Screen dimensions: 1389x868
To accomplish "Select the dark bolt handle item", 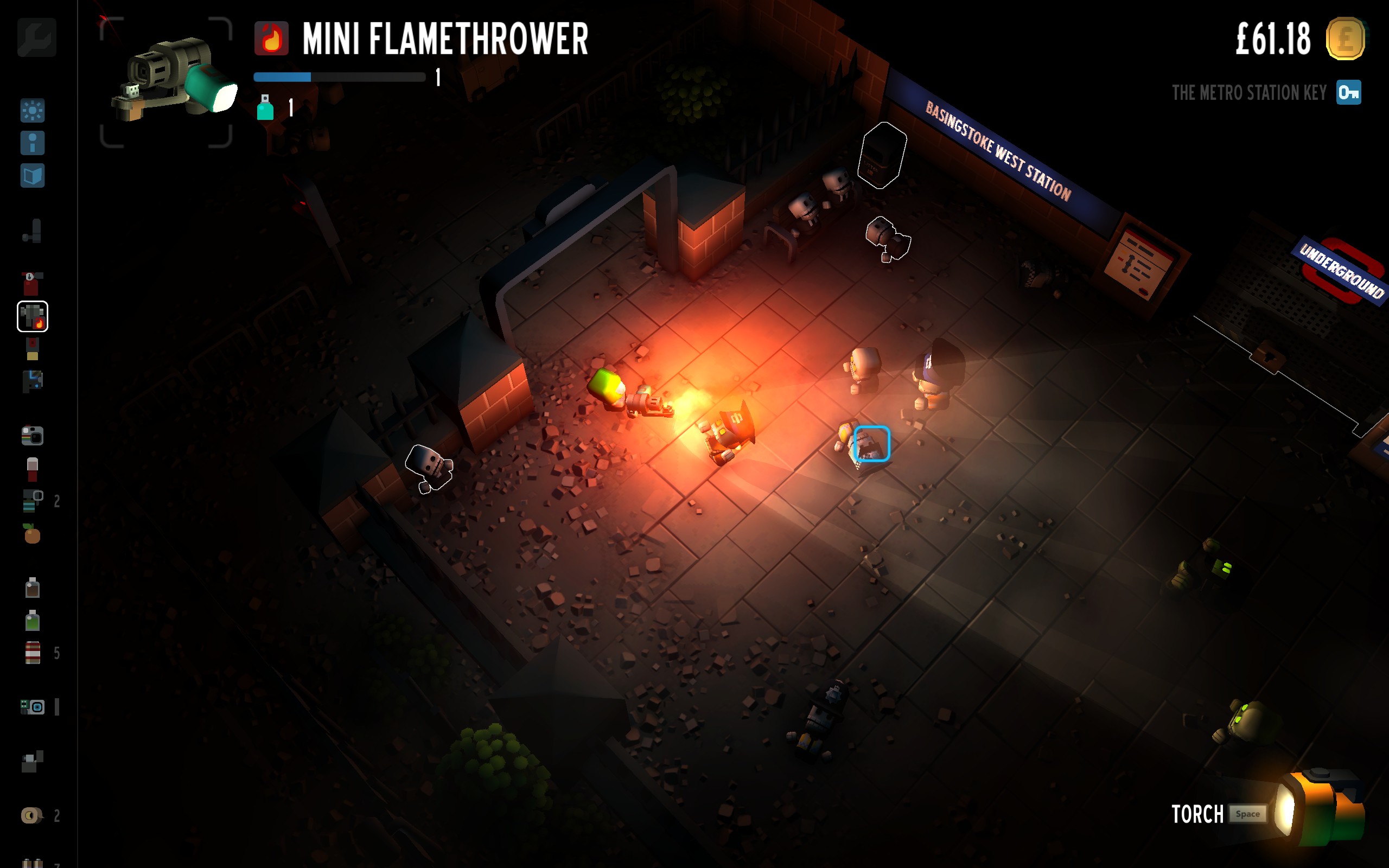I will click(x=33, y=231).
